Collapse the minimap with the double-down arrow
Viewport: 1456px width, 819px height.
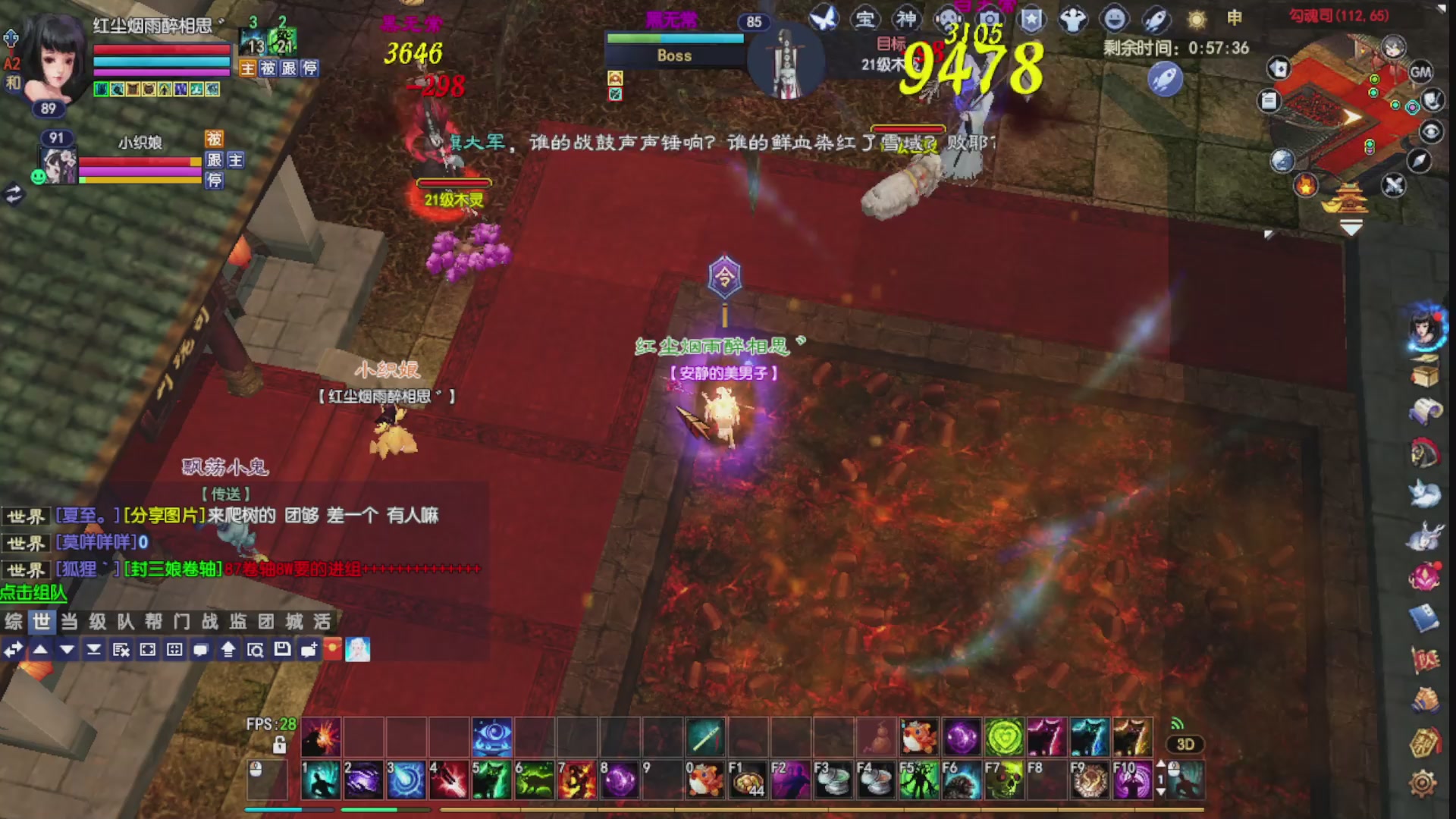(x=1350, y=225)
